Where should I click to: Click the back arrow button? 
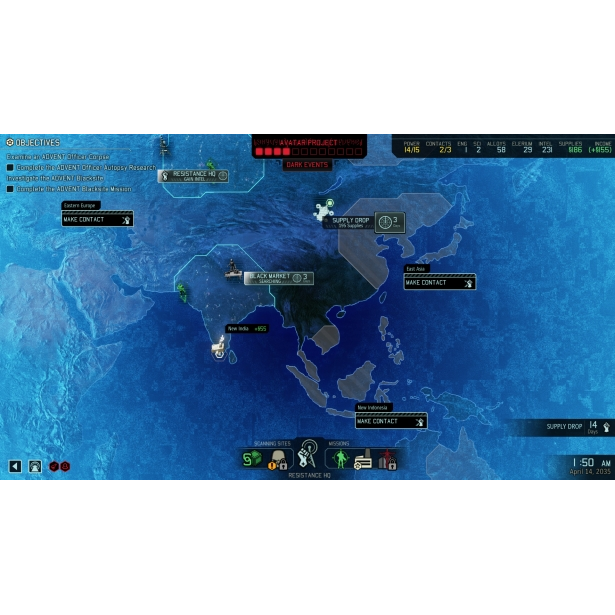coord(15,466)
